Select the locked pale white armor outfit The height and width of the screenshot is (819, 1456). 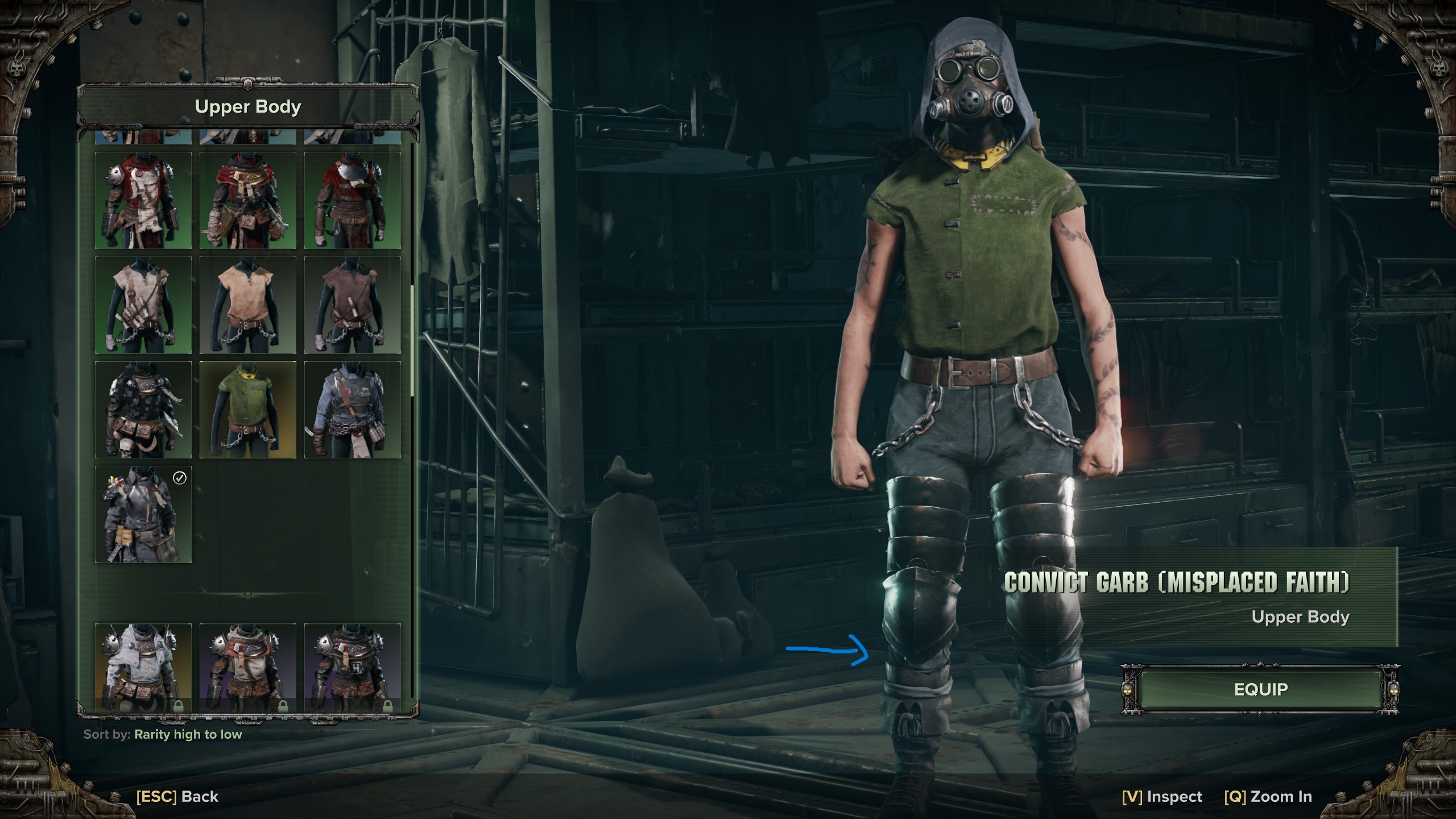(x=143, y=667)
